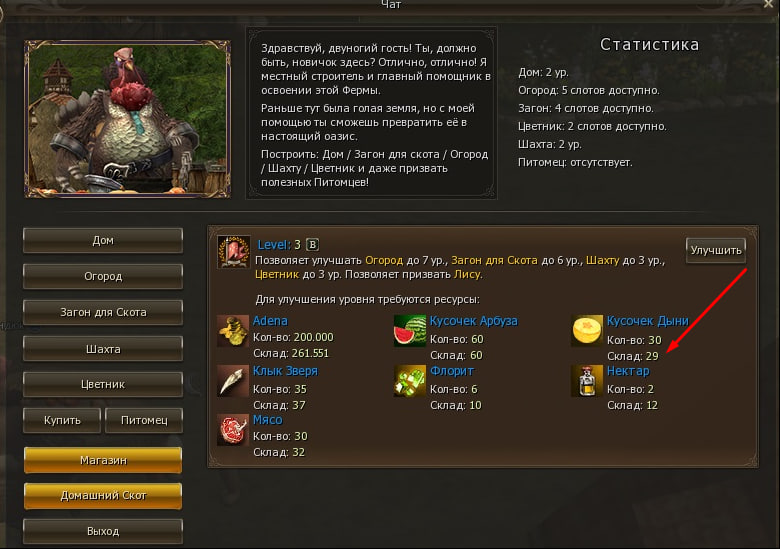This screenshot has height=549, width=780.
Task: Open the Дом building menu
Action: click(102, 240)
